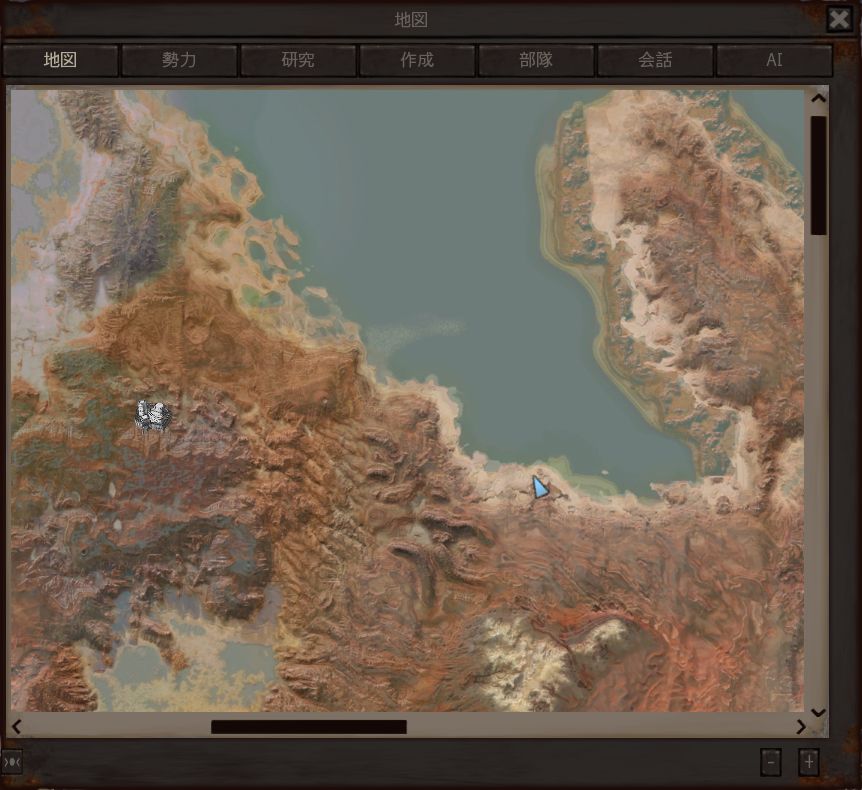
Task: Click the center-view button below the map
Action: (x=12, y=762)
